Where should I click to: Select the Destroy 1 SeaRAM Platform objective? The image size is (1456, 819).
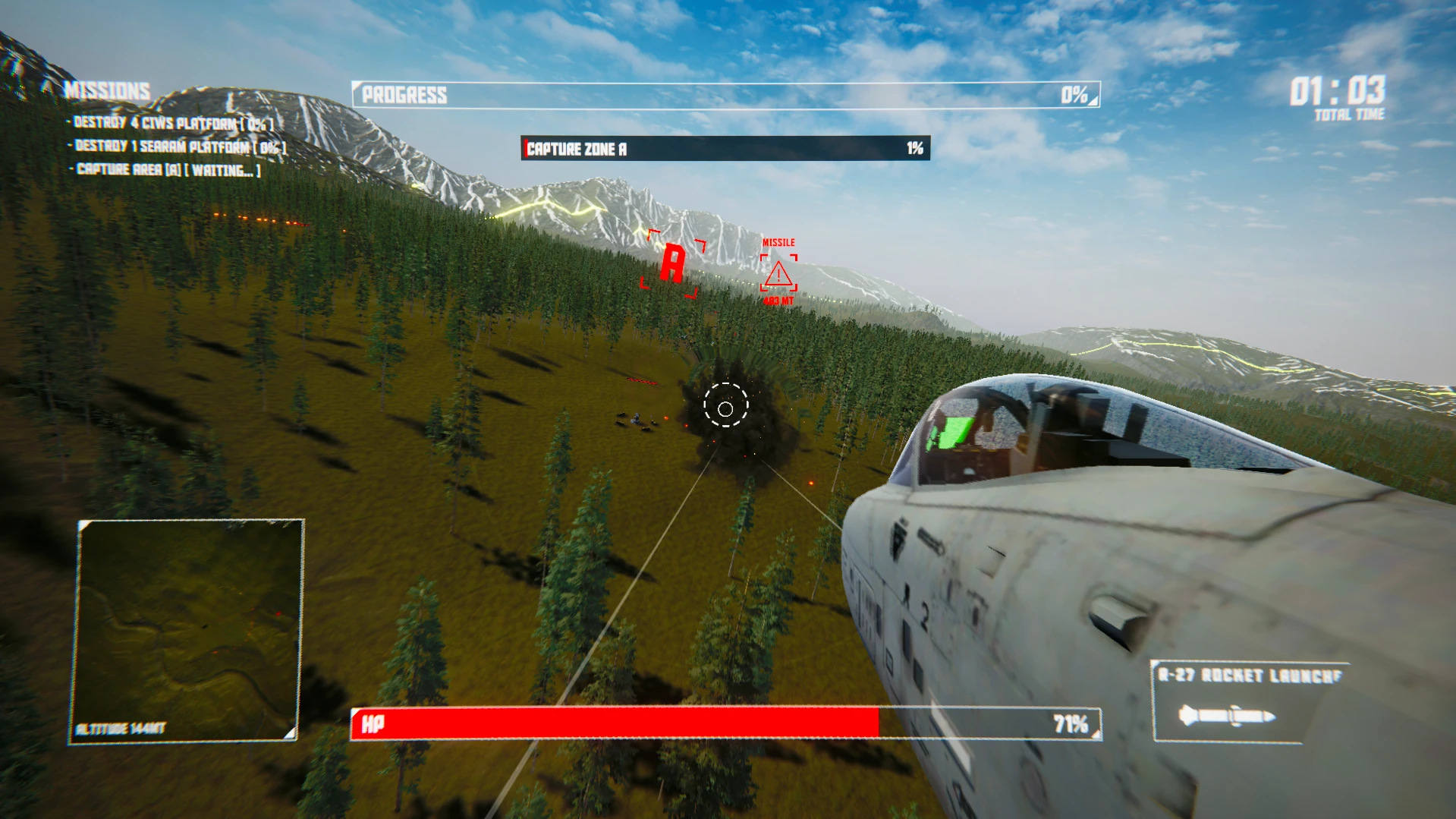click(181, 146)
